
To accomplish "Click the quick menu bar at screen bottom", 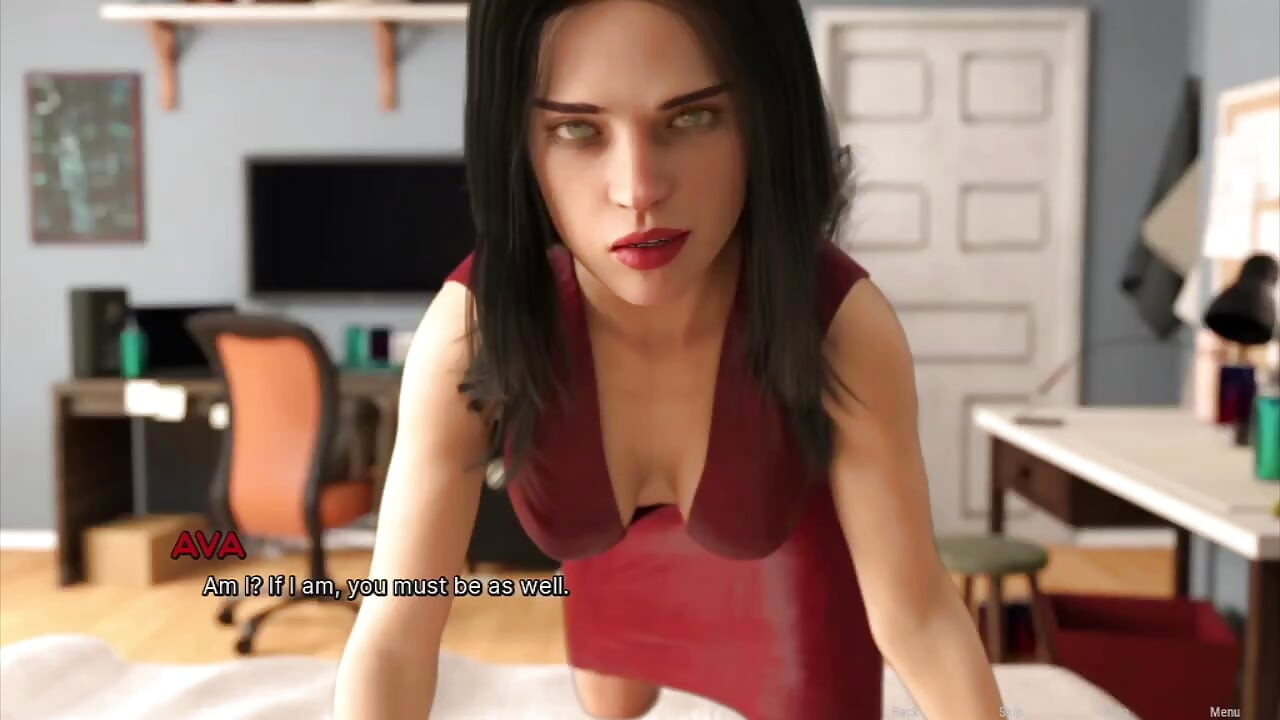I will [x=1060, y=711].
